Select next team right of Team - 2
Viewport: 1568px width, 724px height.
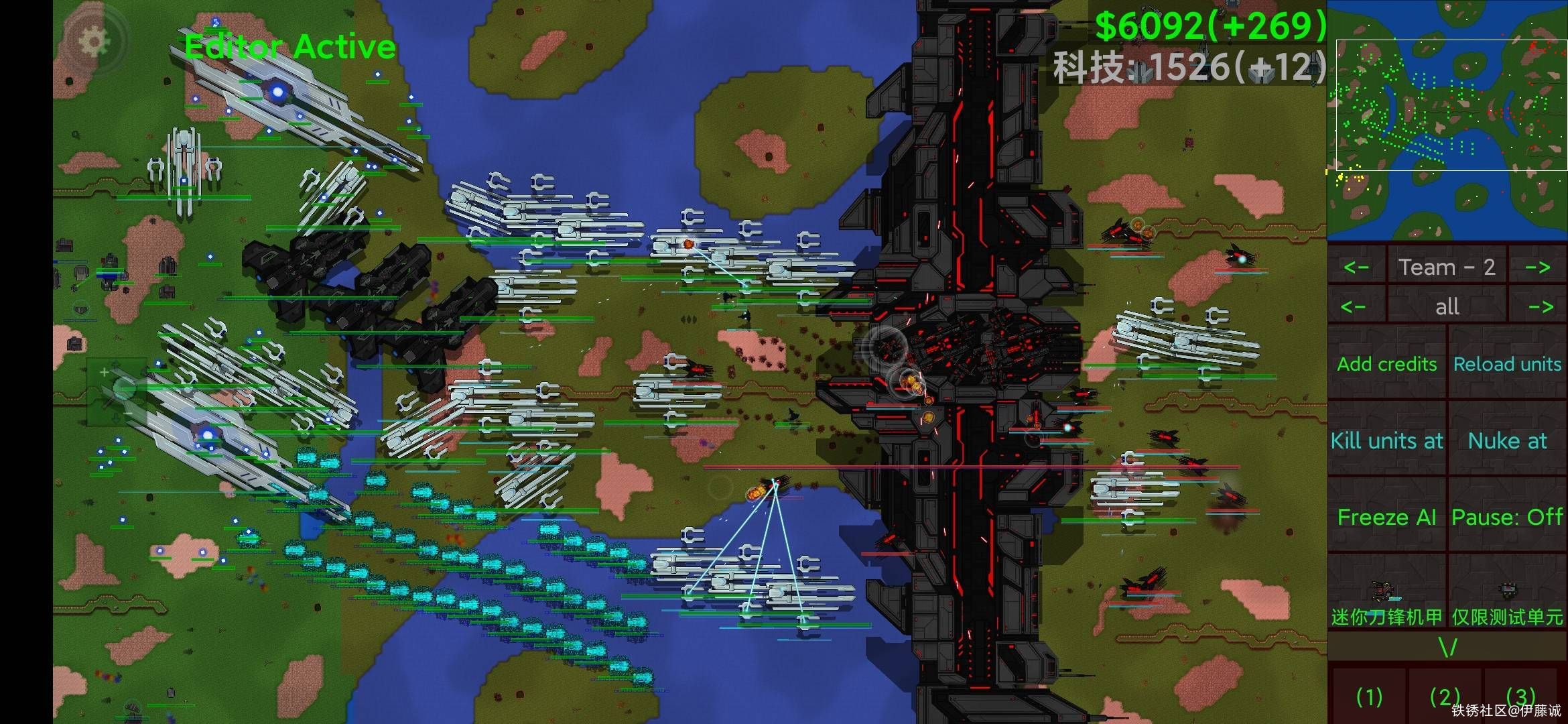coord(1538,267)
